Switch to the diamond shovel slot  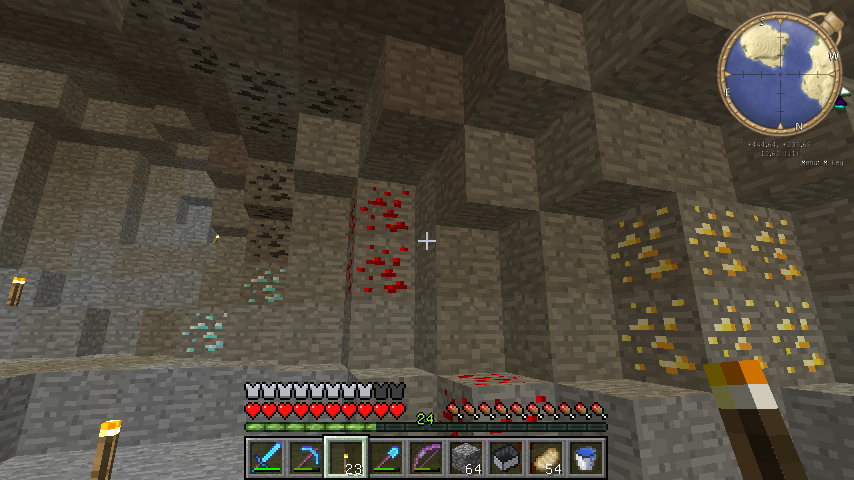pos(386,457)
